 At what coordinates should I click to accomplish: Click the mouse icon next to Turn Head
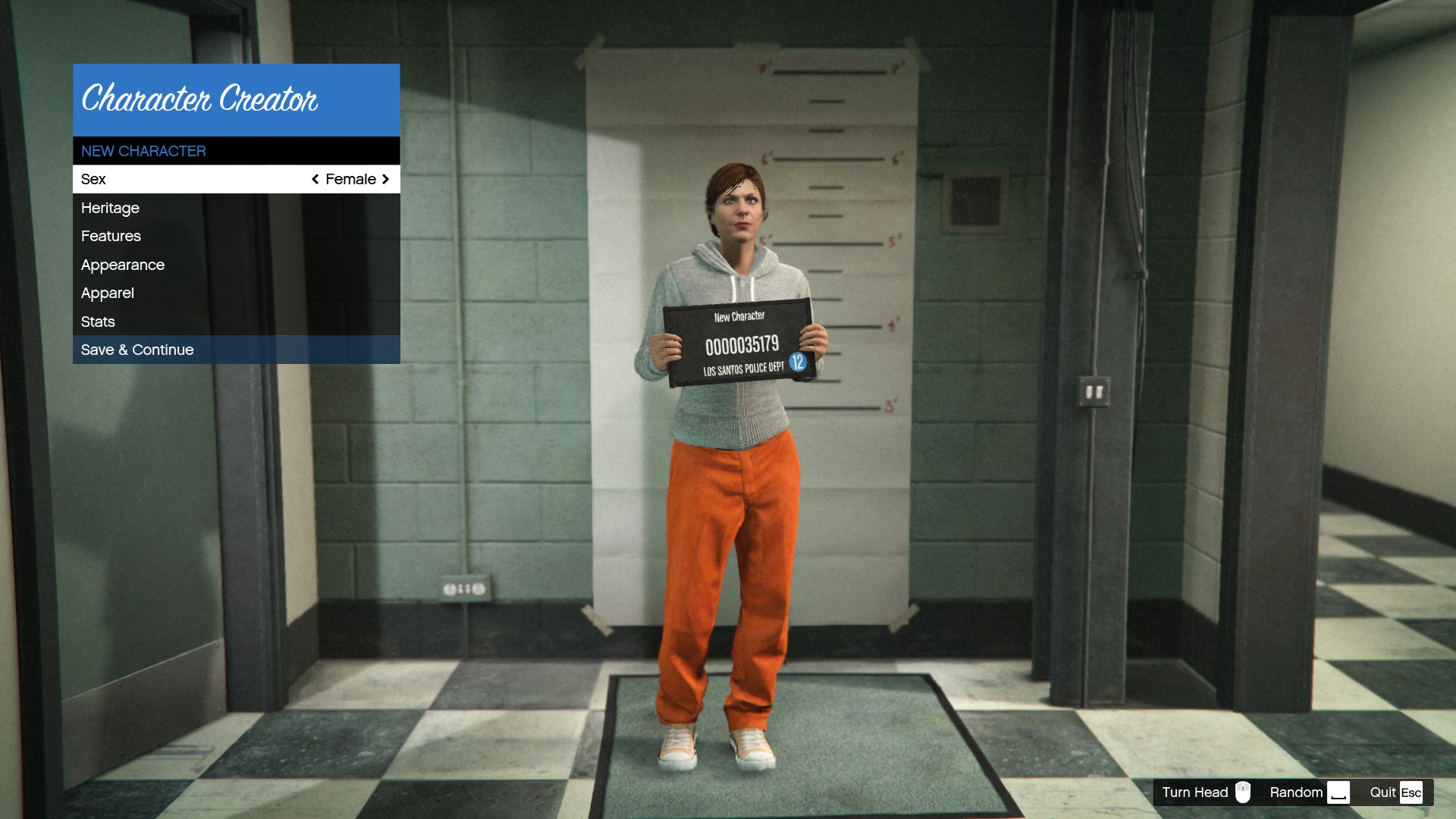(1244, 792)
